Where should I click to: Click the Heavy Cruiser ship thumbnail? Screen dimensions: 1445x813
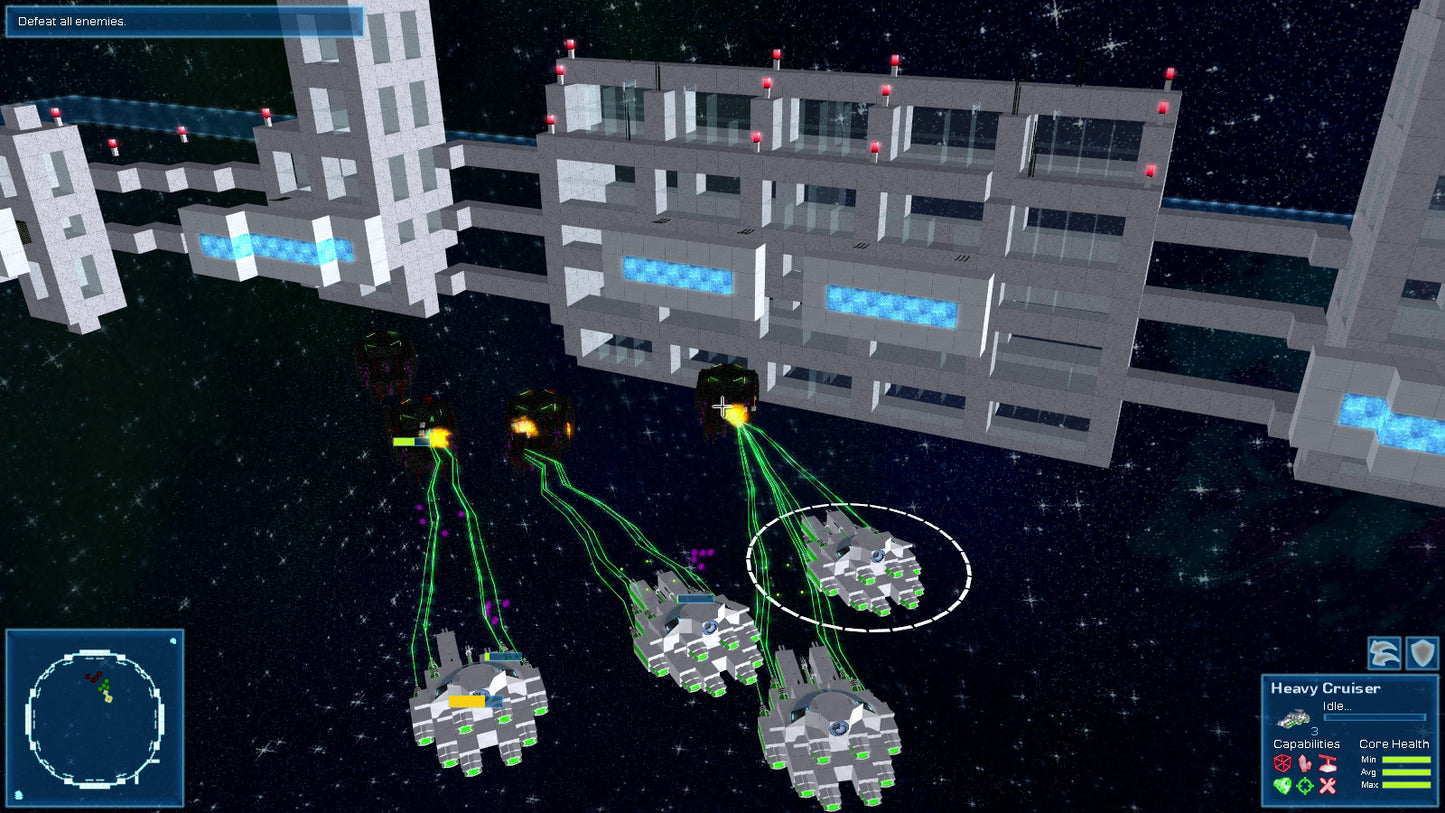coord(1295,718)
